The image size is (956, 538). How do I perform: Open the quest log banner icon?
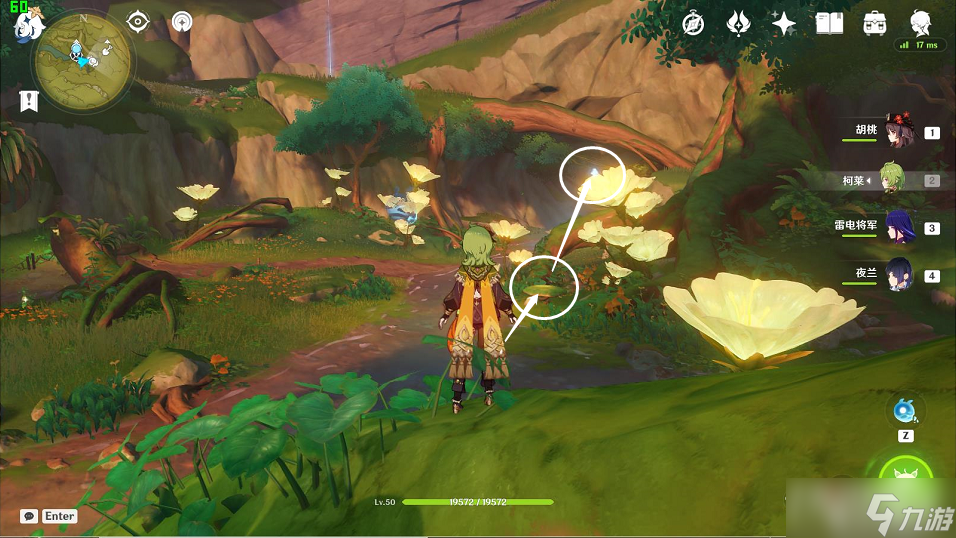coord(28,100)
